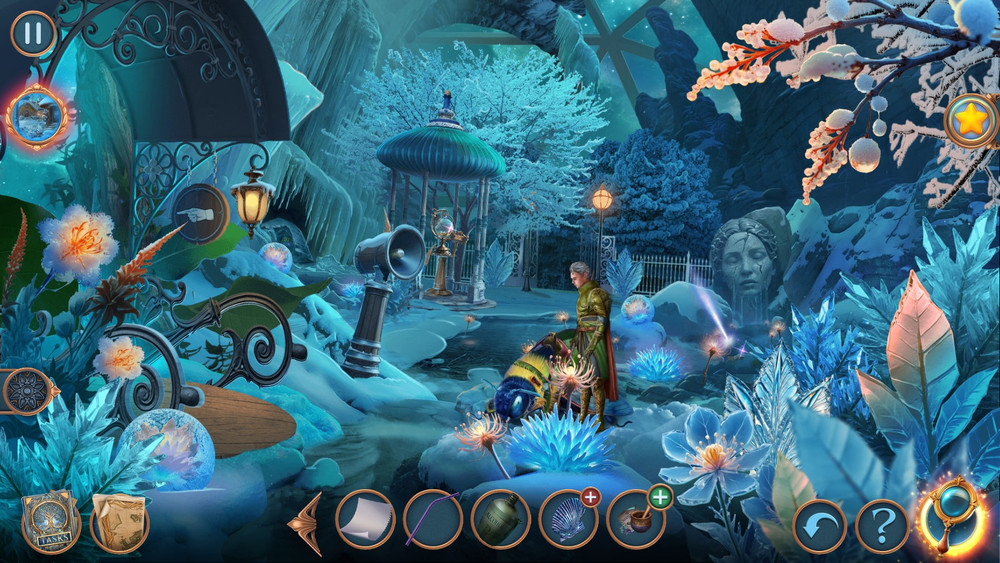Open the parchment map
Screen dimensions: 1000x563
[119, 522]
